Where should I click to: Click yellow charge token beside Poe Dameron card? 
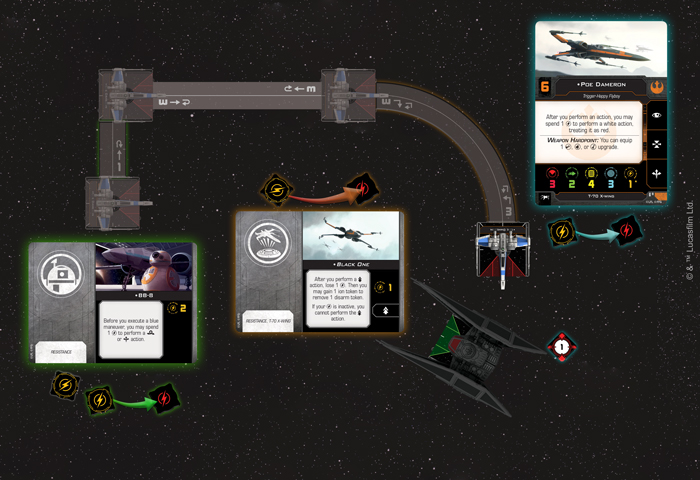click(563, 233)
